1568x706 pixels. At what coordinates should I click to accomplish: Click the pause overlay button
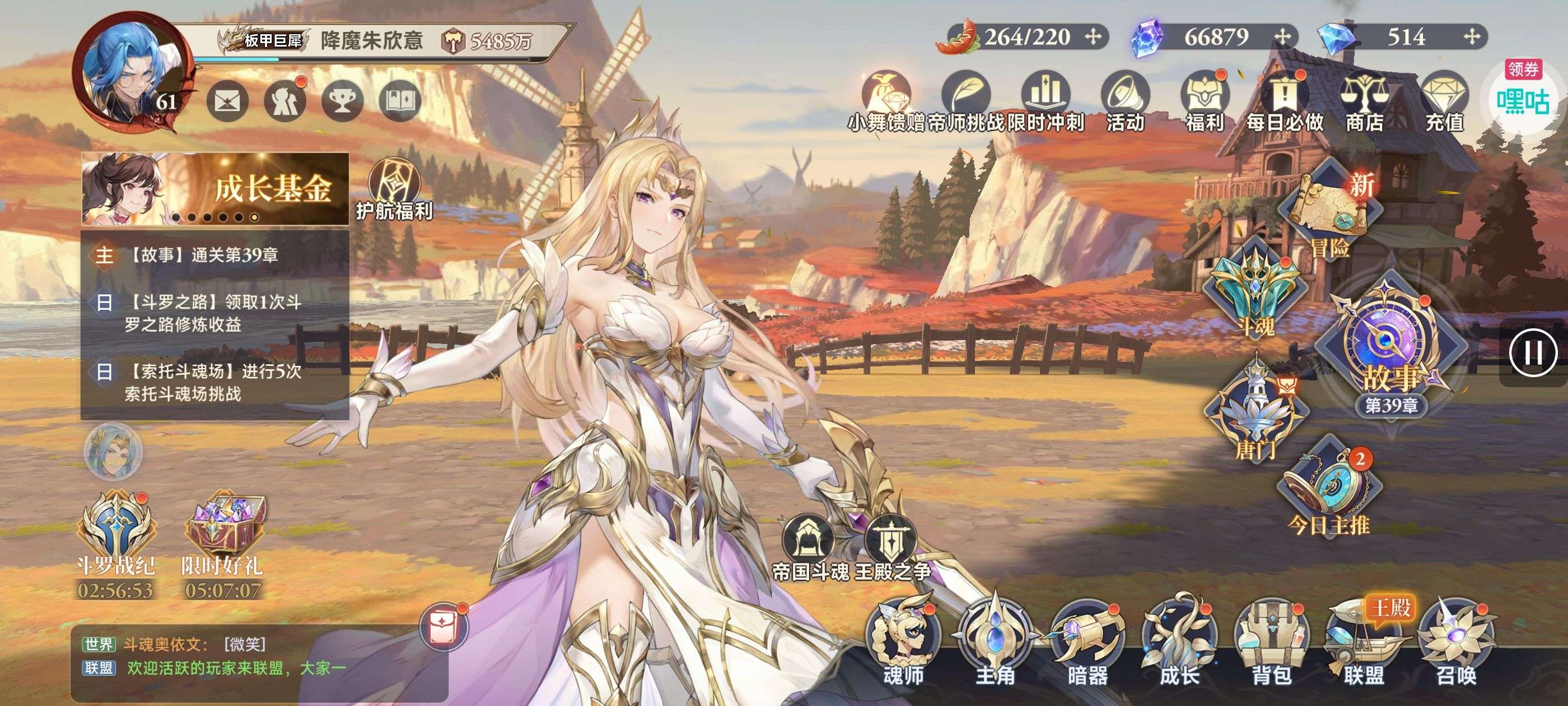[1533, 352]
